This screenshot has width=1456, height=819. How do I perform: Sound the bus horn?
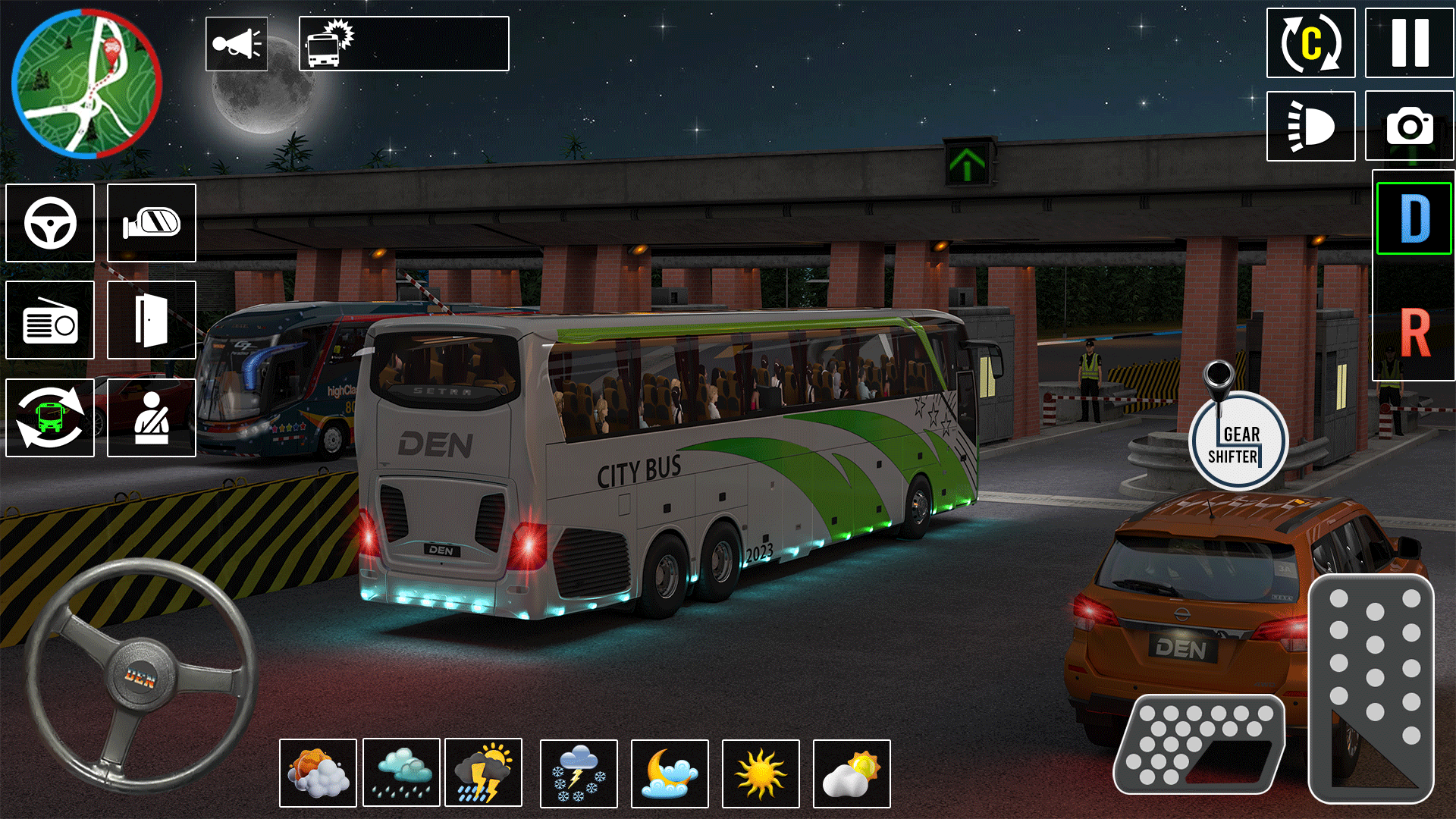237,43
